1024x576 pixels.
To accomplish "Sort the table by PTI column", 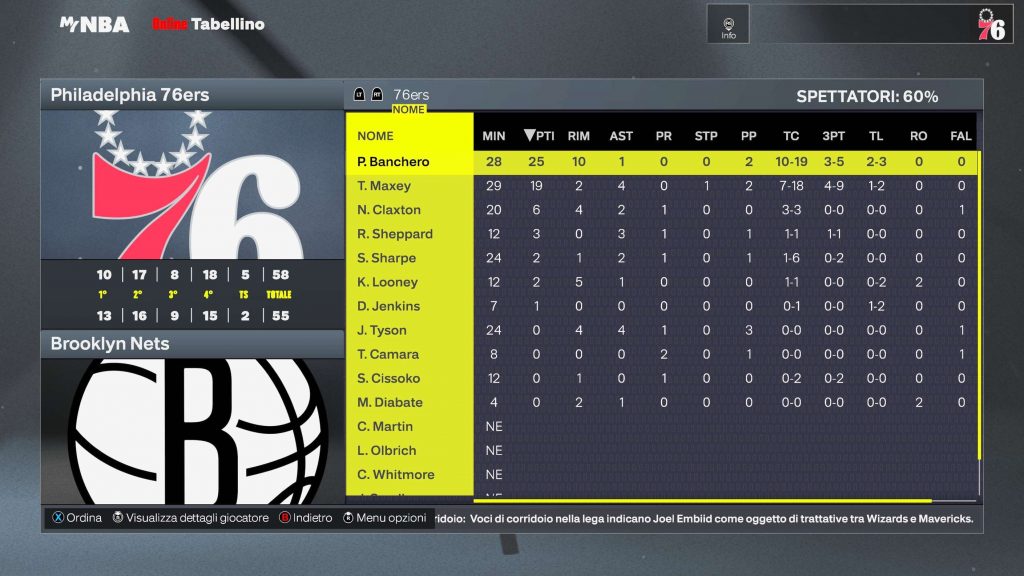I will pos(540,136).
